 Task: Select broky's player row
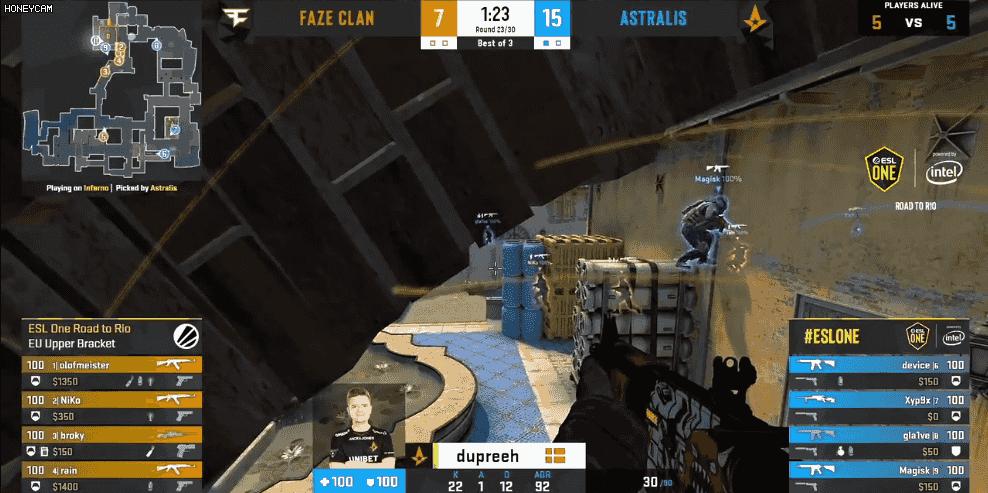(112, 443)
